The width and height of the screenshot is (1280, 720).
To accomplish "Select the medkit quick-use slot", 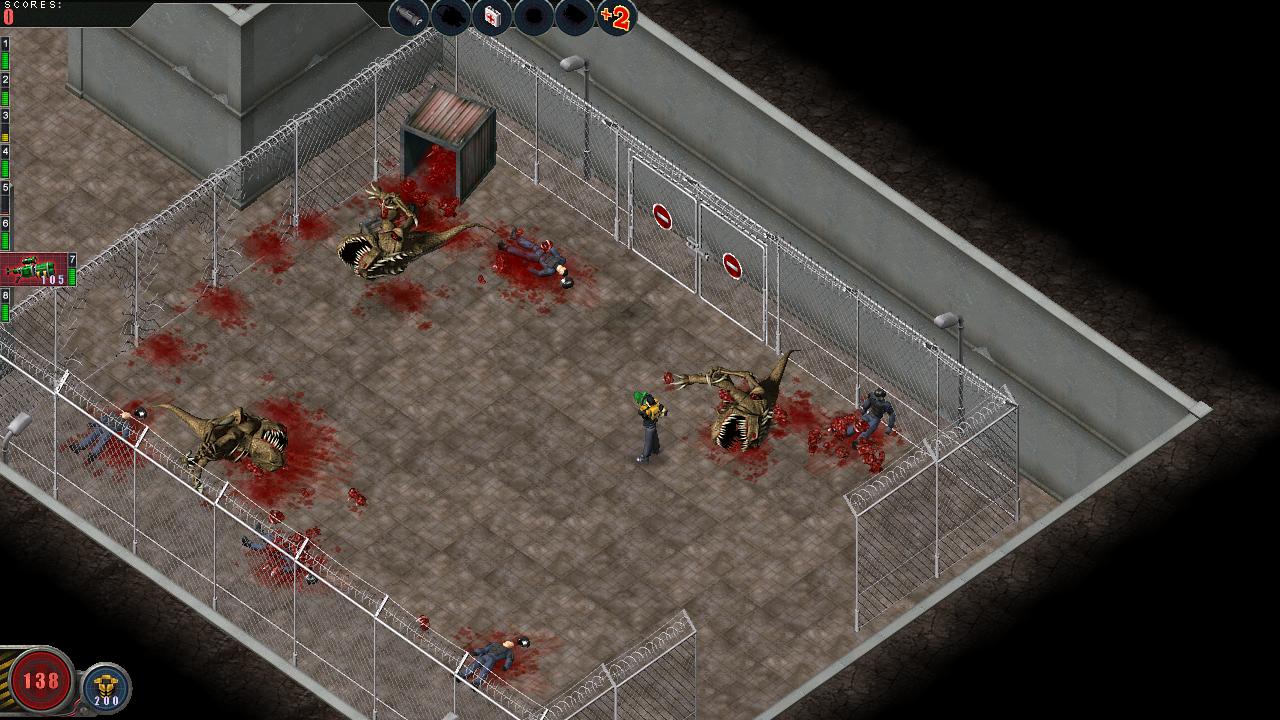I will point(492,18).
